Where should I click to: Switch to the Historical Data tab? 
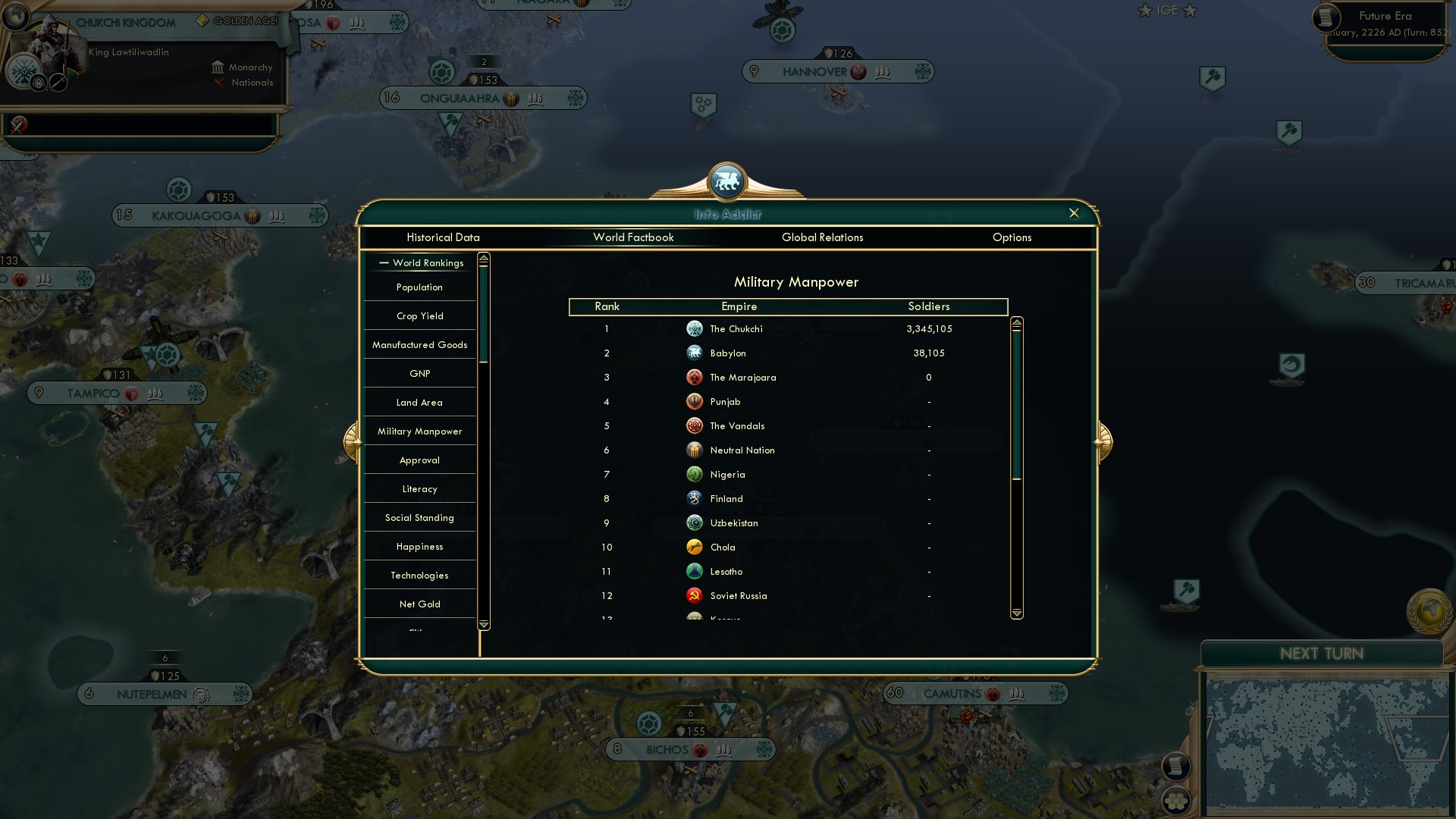tap(443, 237)
